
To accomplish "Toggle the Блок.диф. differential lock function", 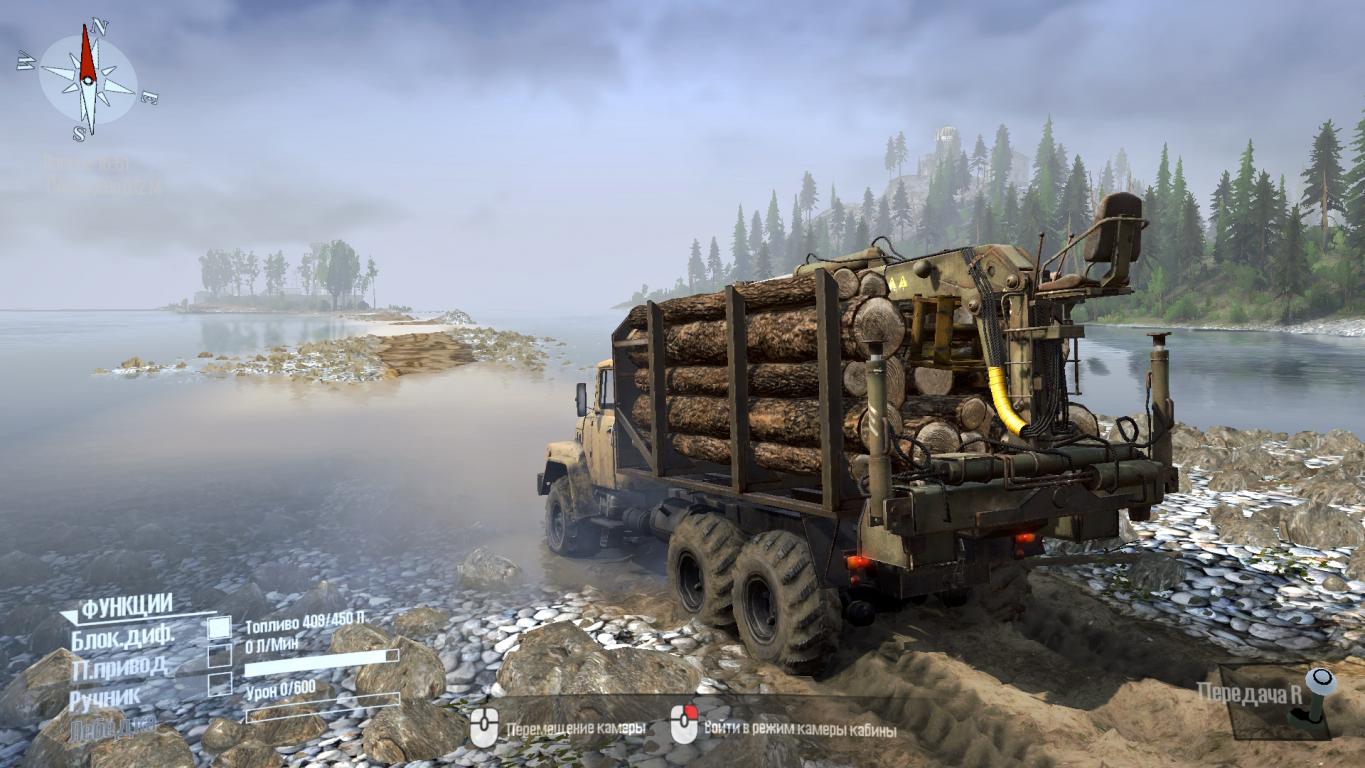I will 219,628.
